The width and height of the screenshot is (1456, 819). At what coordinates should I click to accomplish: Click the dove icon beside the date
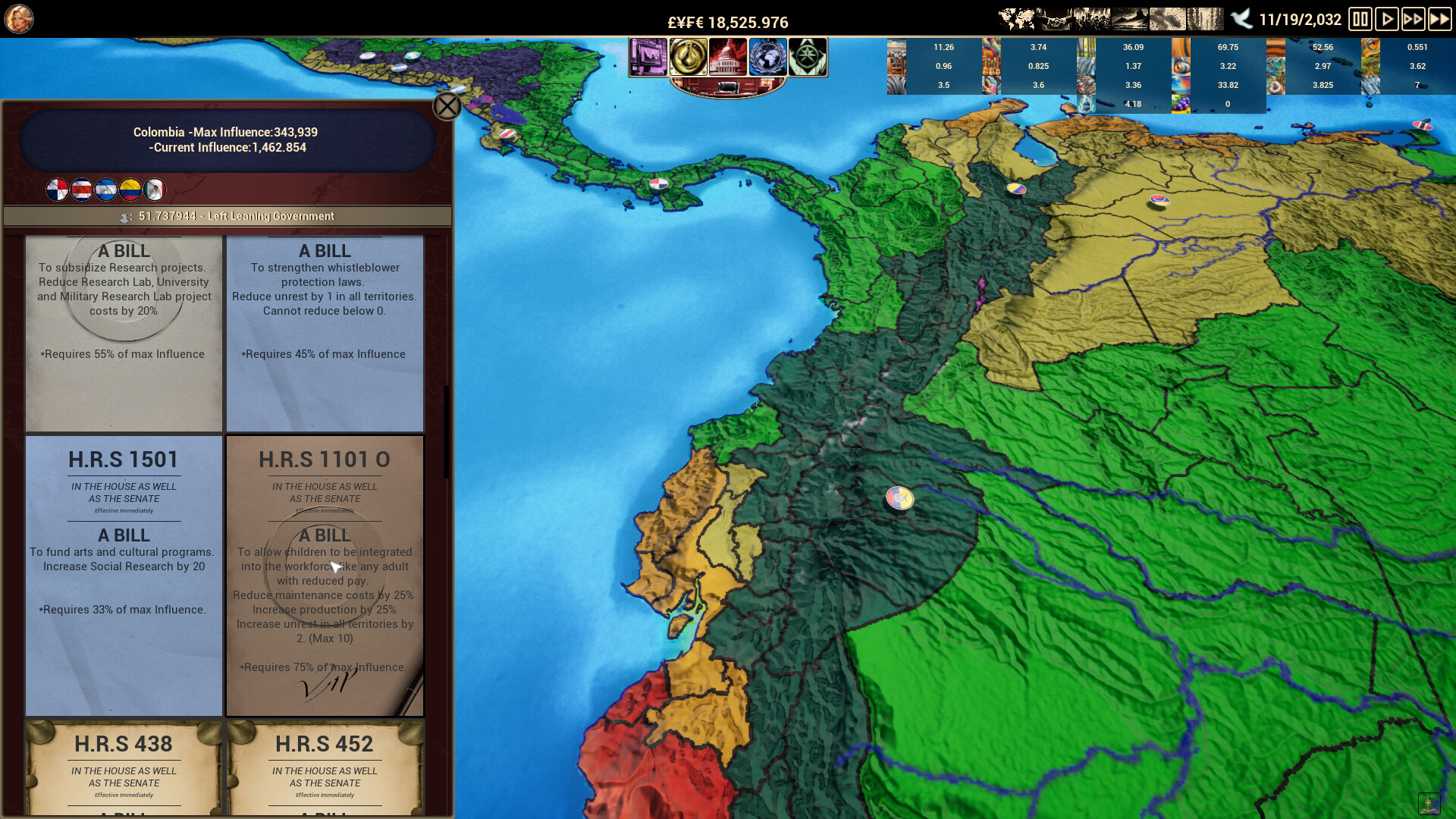[1242, 17]
